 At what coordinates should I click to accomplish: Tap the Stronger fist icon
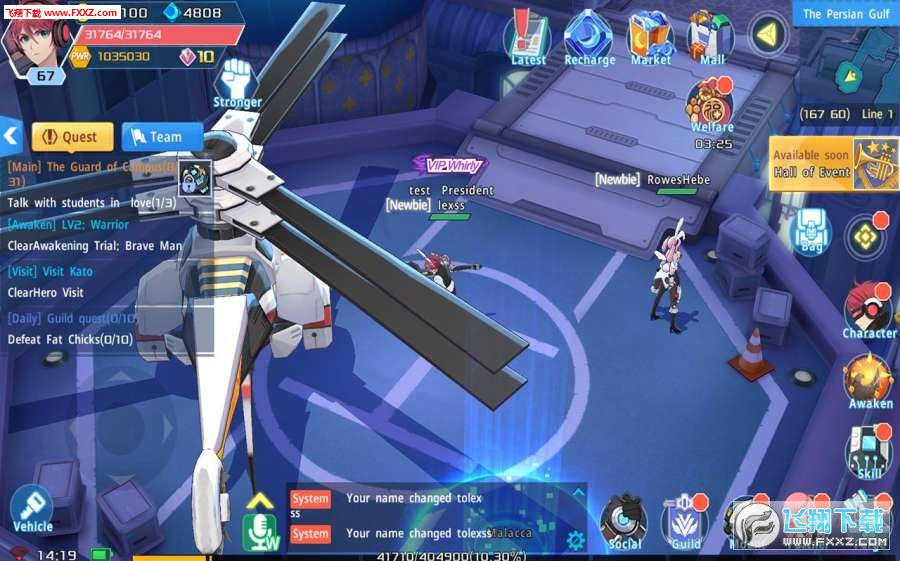coord(237,80)
